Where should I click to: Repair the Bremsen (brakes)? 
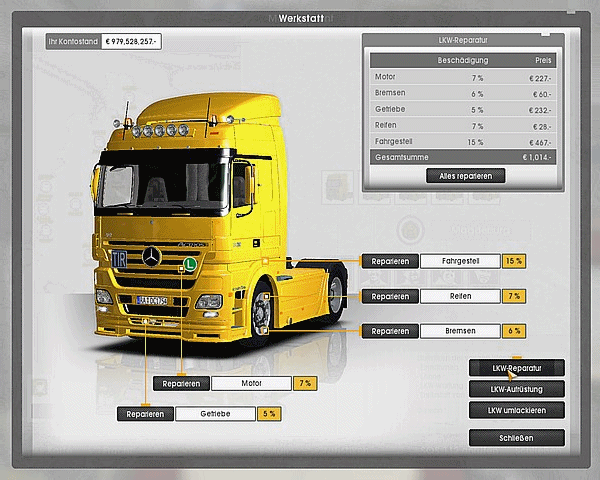click(x=389, y=331)
